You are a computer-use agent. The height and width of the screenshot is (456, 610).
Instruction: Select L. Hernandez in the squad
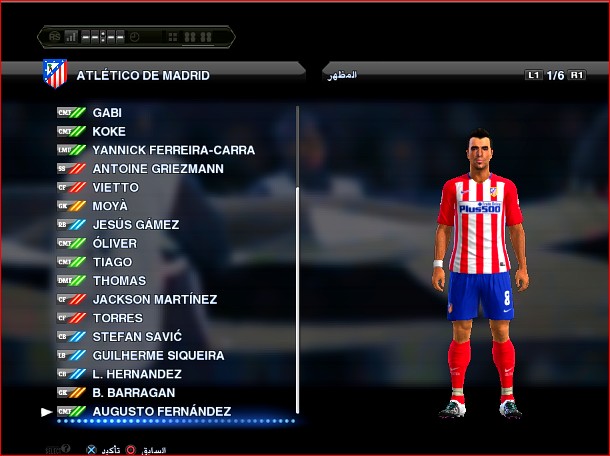(138, 374)
